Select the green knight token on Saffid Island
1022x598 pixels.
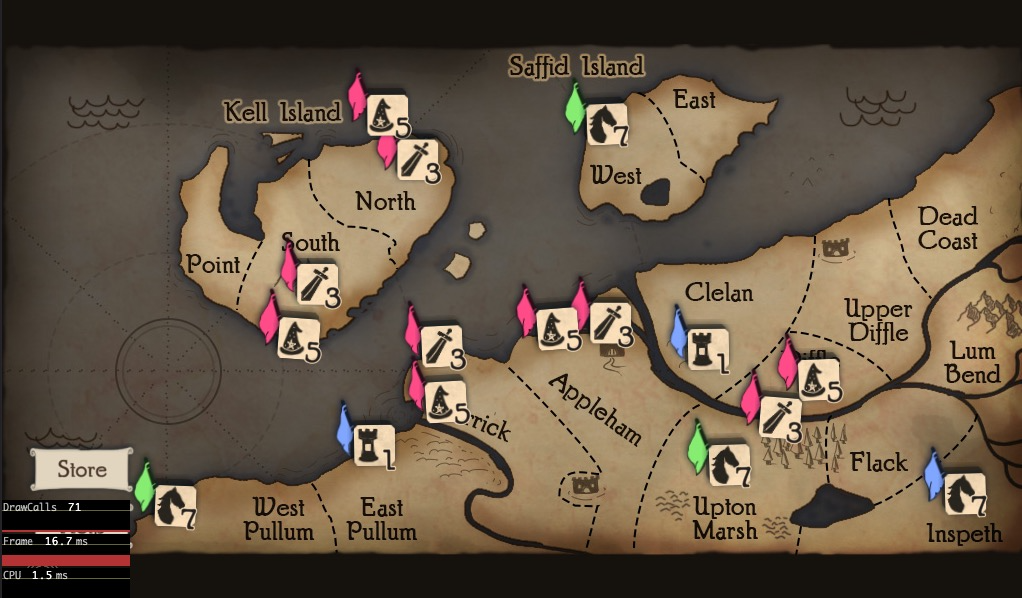pyautogui.click(x=606, y=124)
